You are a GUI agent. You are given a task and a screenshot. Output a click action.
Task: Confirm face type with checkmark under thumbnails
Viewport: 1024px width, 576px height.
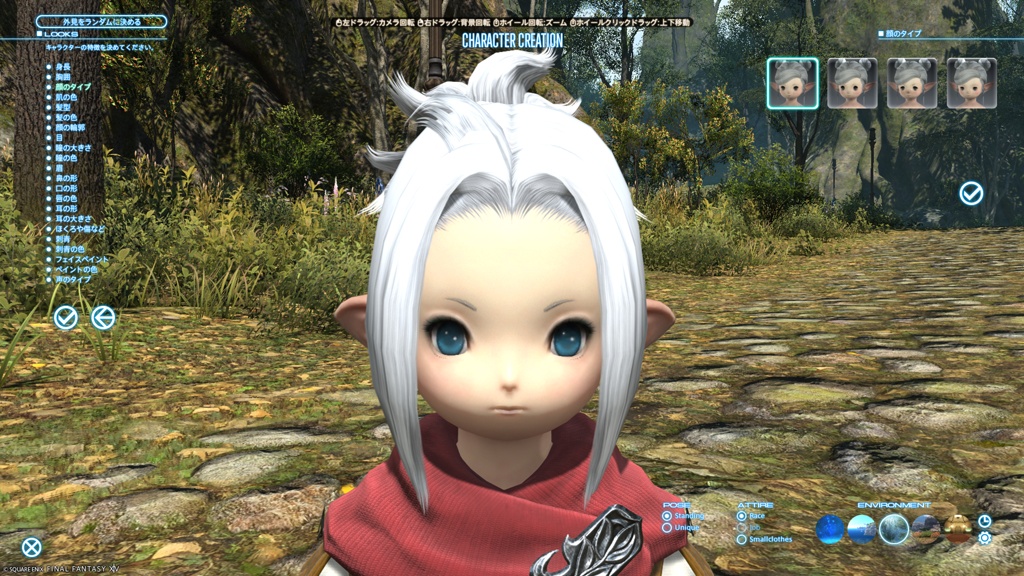971,193
